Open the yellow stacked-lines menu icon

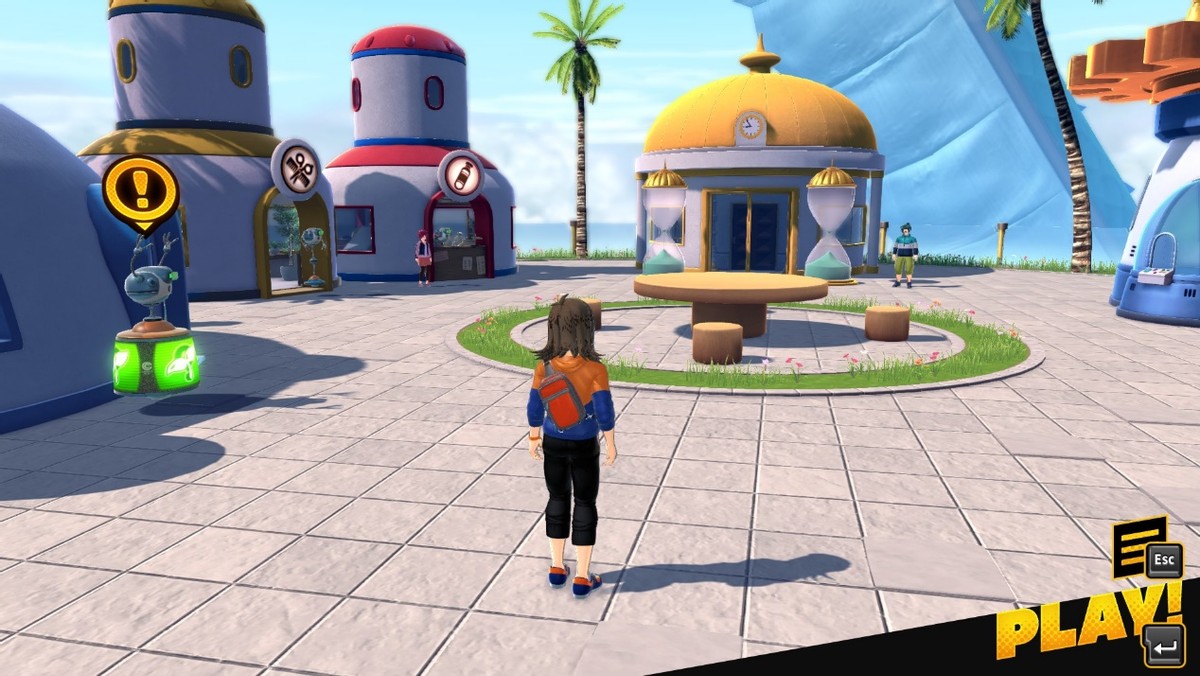(x=1138, y=546)
